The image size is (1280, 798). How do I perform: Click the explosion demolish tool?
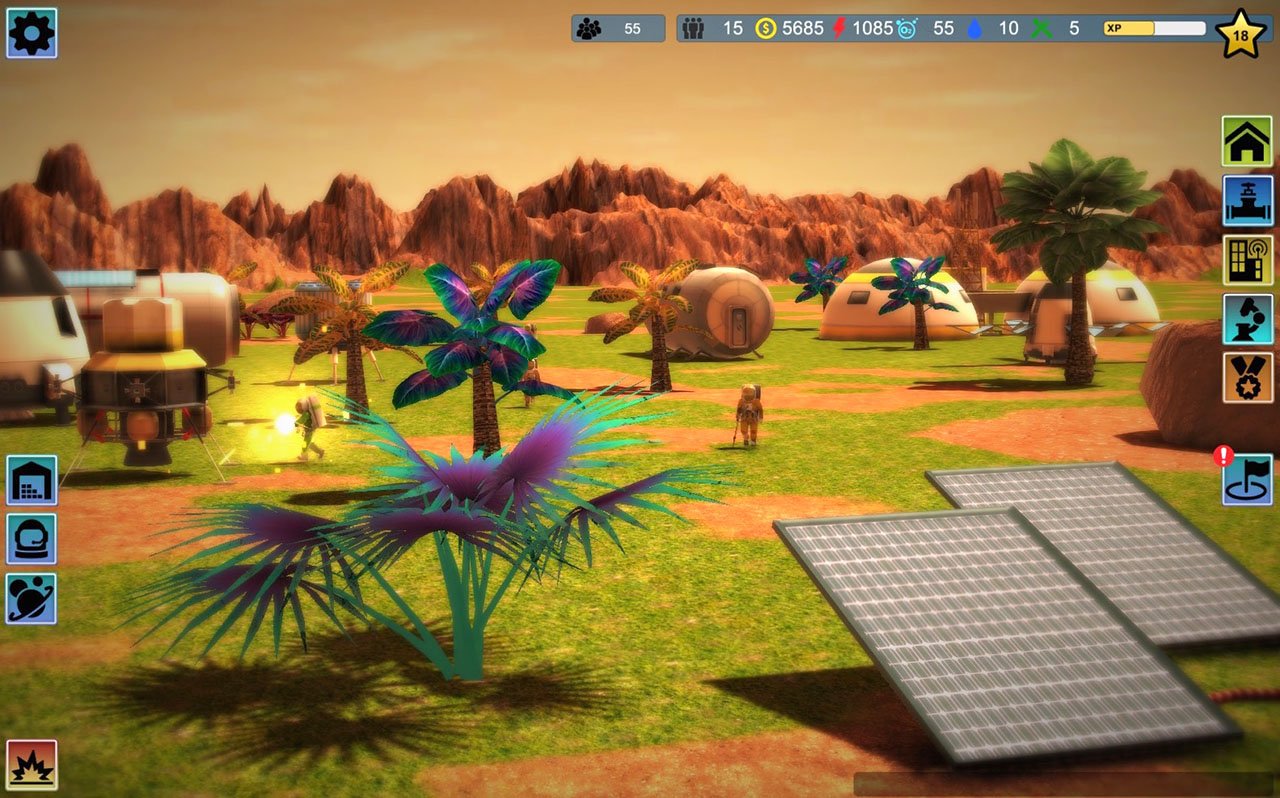(31, 765)
